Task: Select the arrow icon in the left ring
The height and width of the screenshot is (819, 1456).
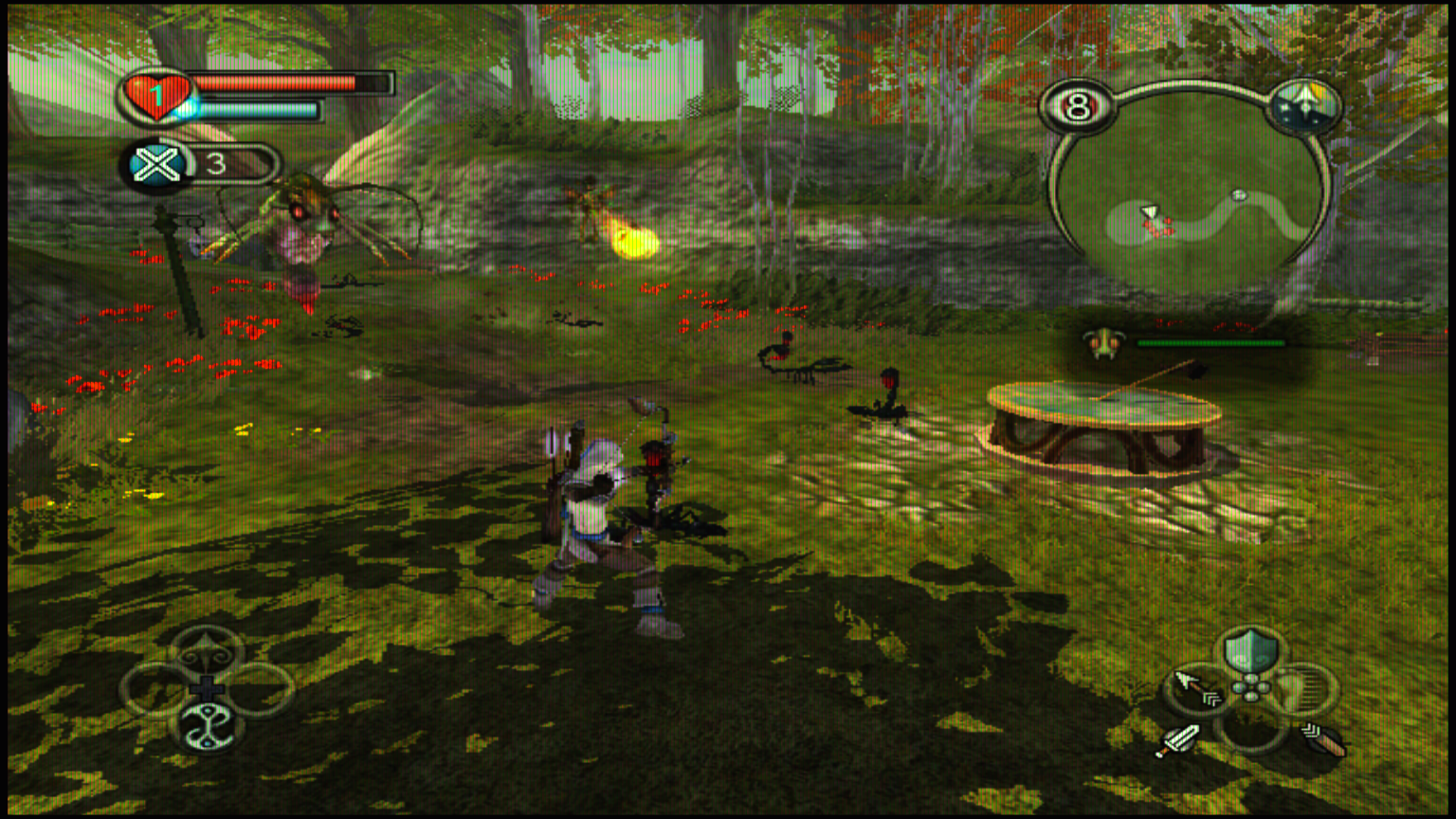Action: 1194,688
